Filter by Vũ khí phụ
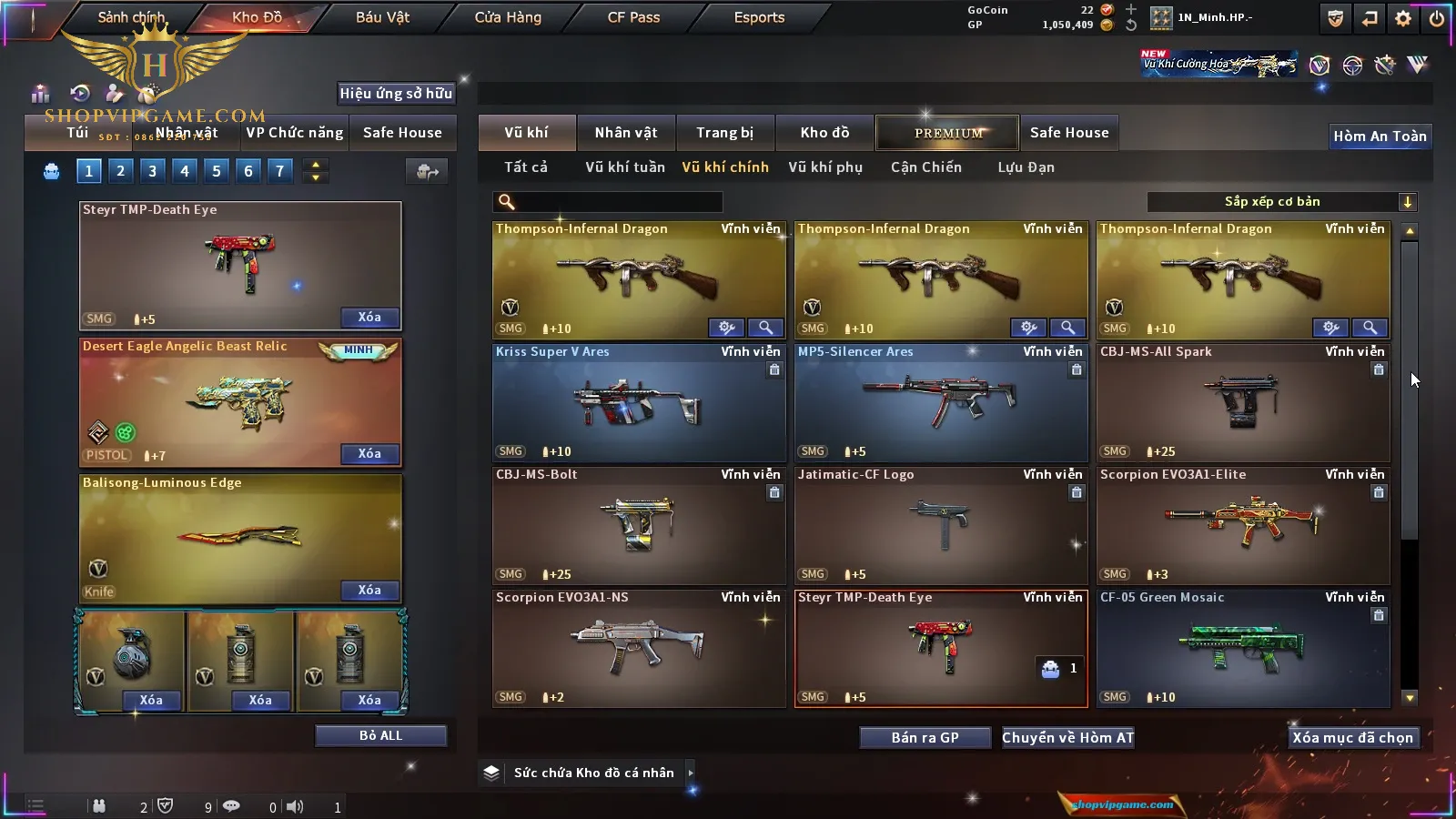Image resolution: width=1456 pixels, height=819 pixels. click(824, 167)
